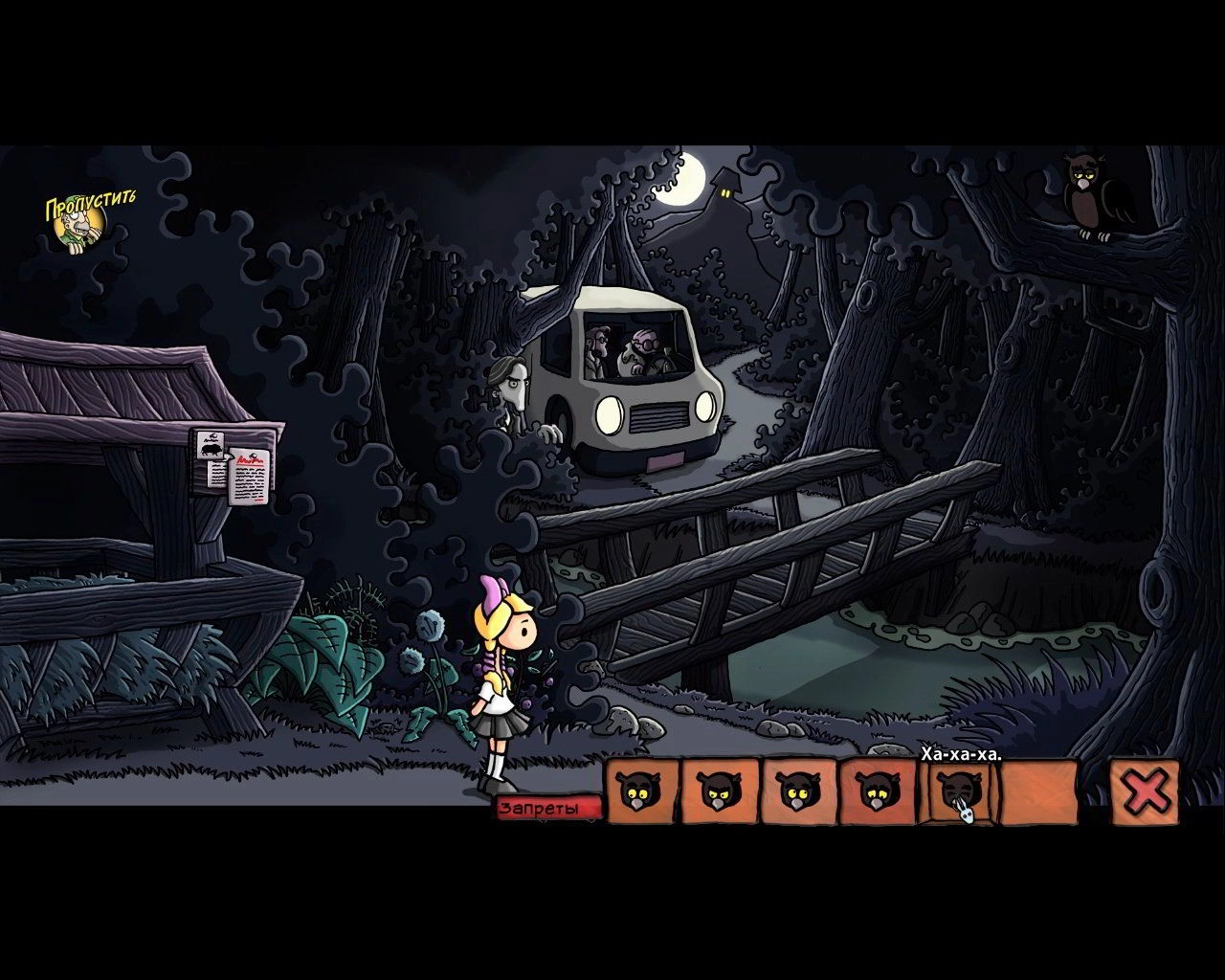
Task: Choose the laughing owl 'Ха-ха-ха' option
Action: point(960,792)
